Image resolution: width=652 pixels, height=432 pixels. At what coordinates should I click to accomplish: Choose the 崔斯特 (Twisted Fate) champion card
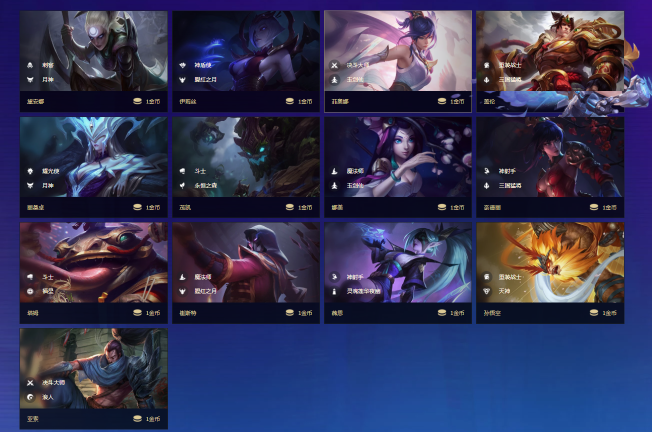(x=246, y=272)
